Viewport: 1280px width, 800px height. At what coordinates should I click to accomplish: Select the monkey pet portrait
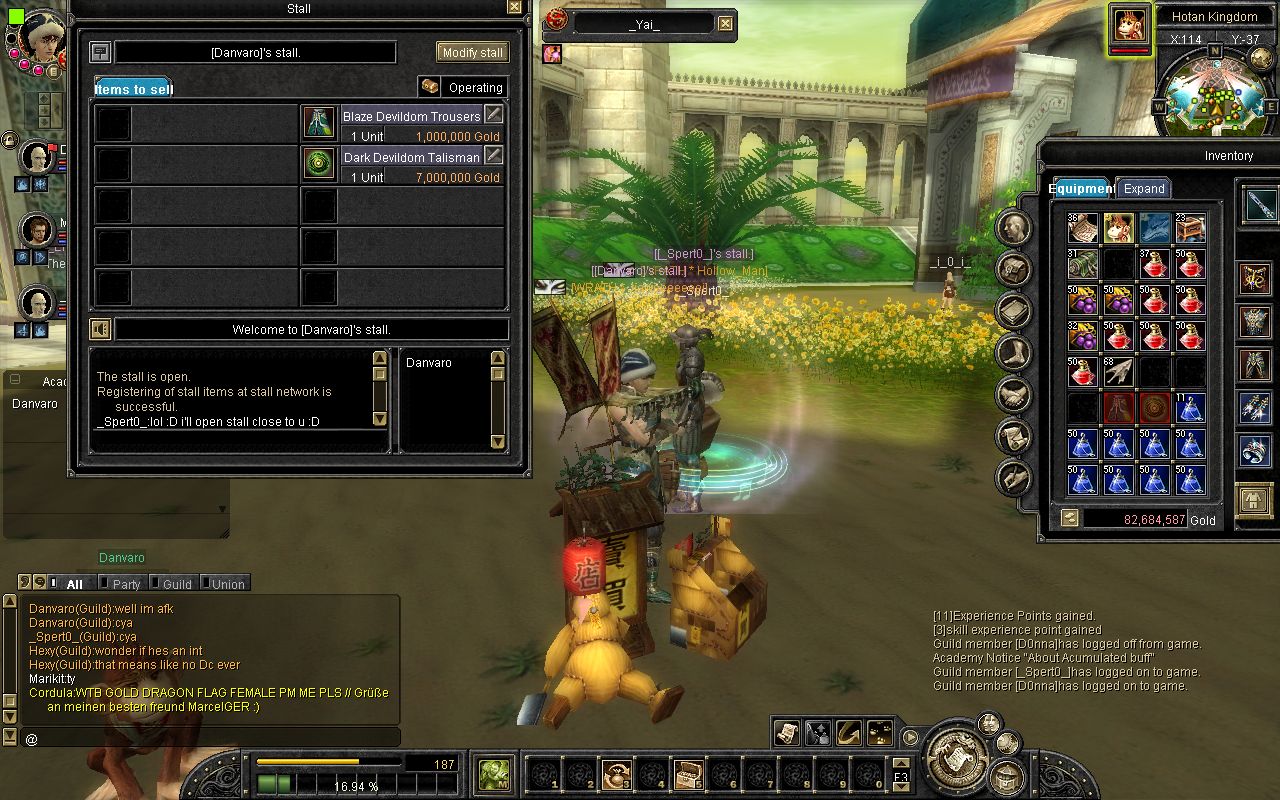[x=1129, y=27]
